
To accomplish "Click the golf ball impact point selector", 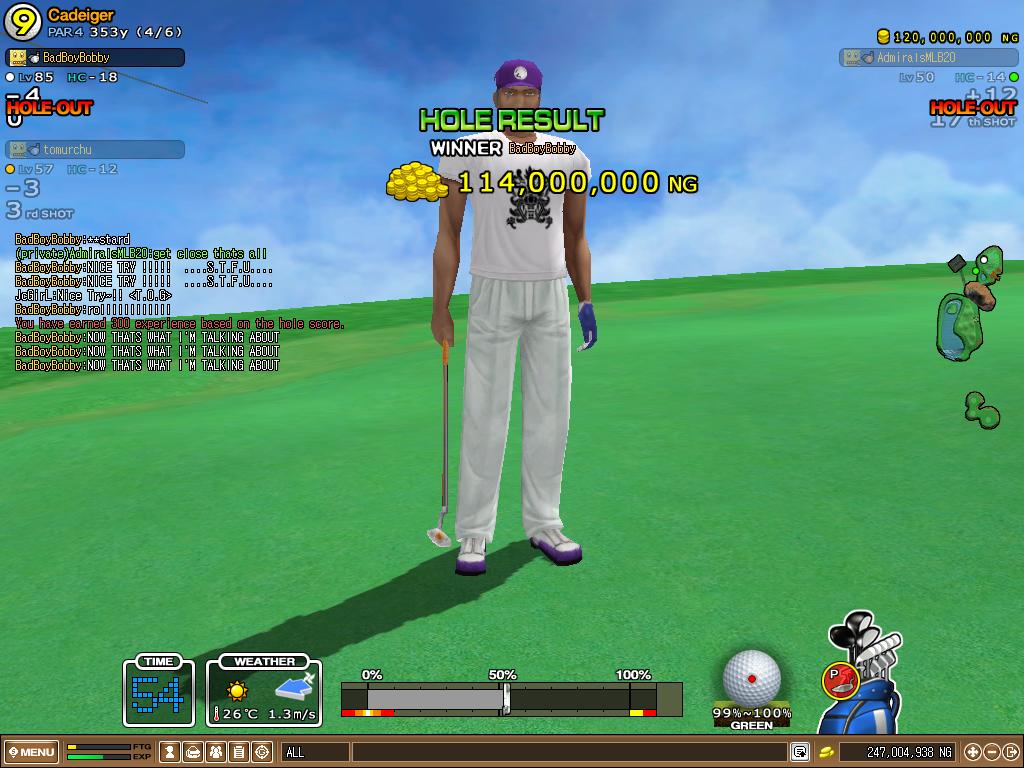I will click(x=752, y=677).
